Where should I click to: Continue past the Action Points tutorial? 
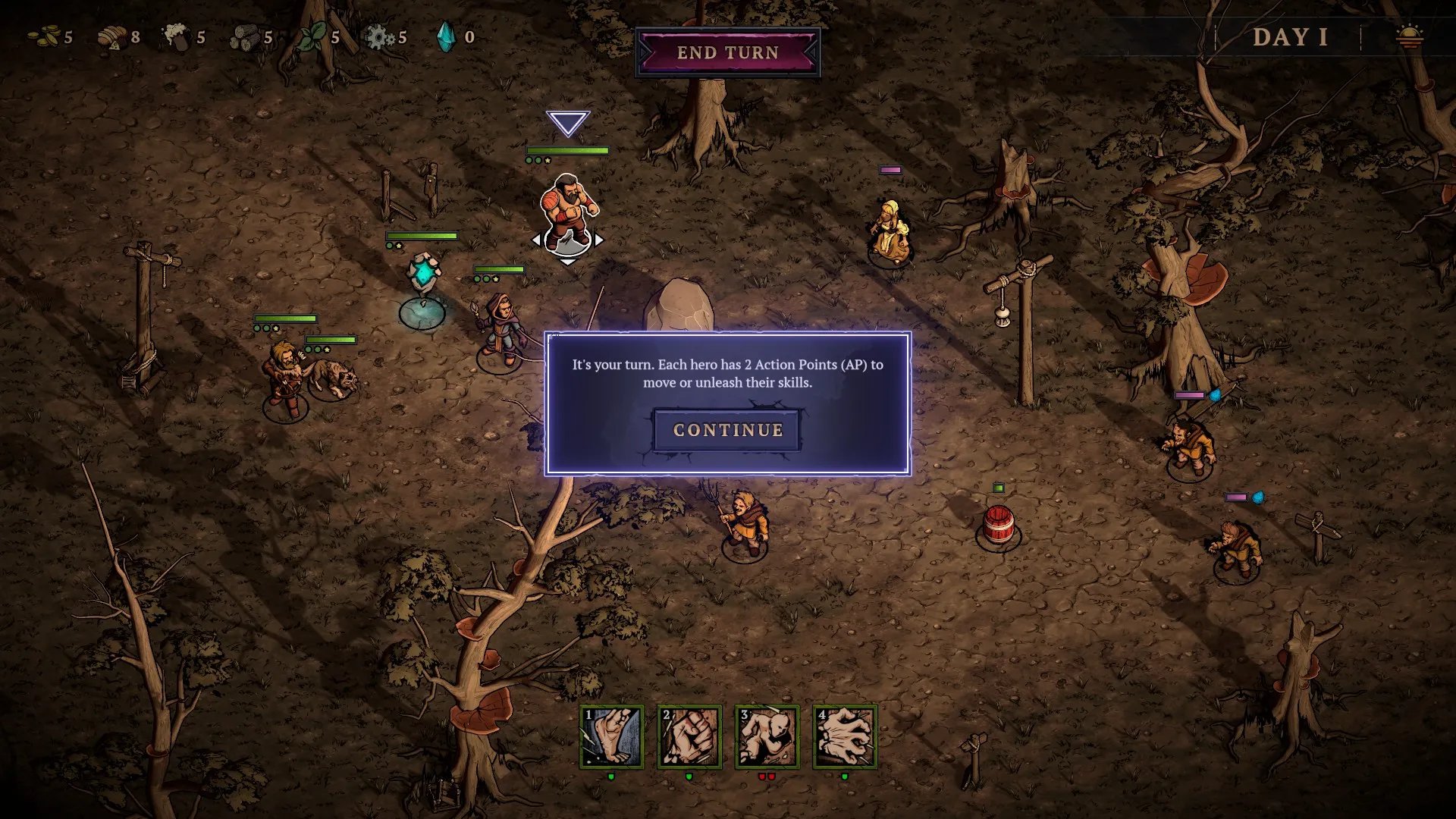(727, 430)
